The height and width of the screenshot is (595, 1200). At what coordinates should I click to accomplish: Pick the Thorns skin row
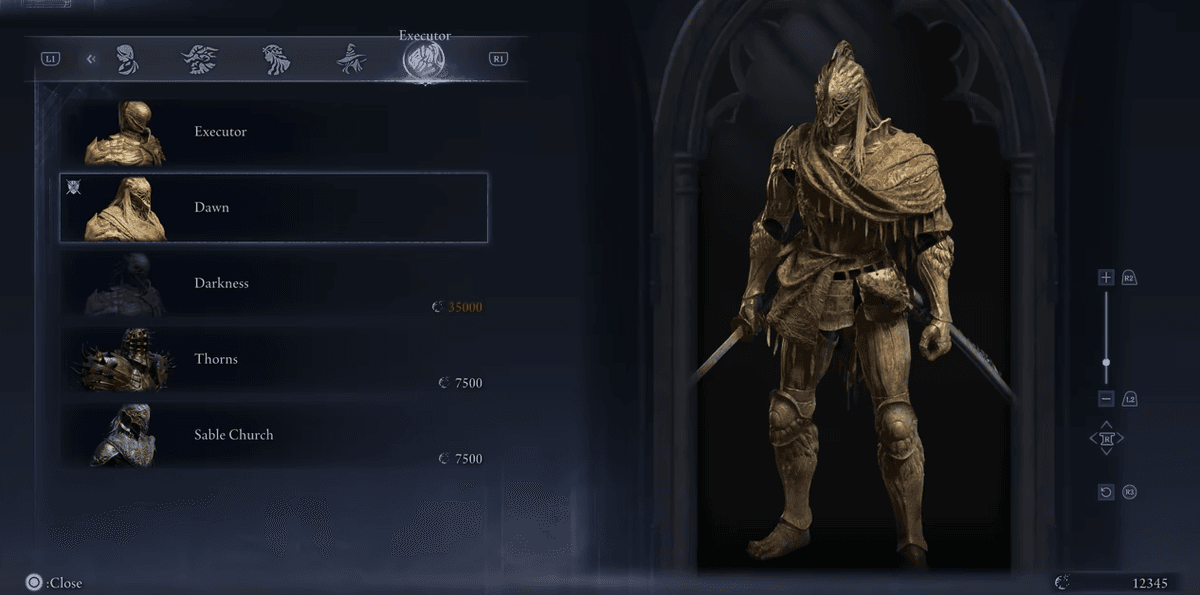point(273,360)
